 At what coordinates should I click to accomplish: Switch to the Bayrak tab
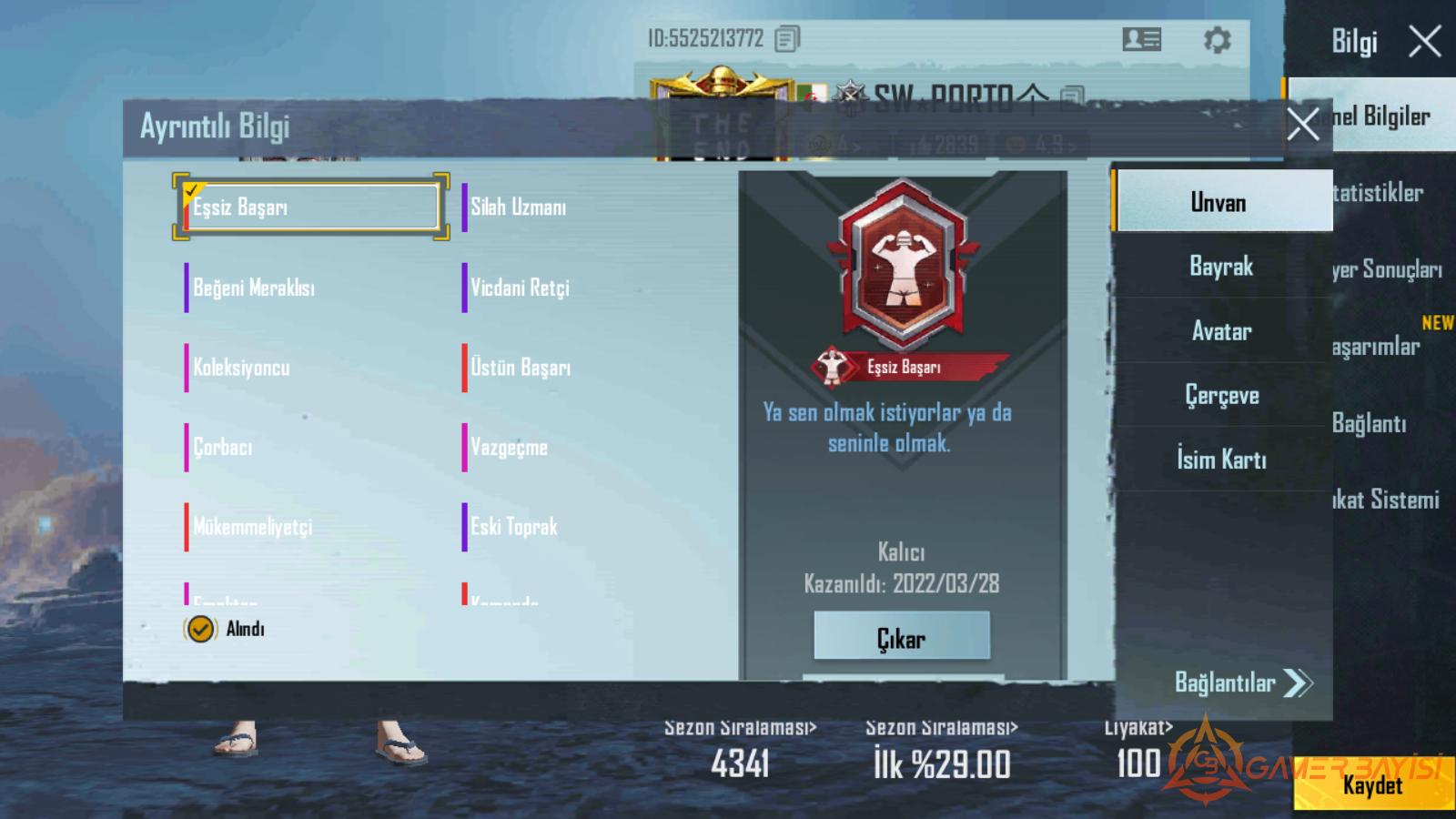point(1221,267)
